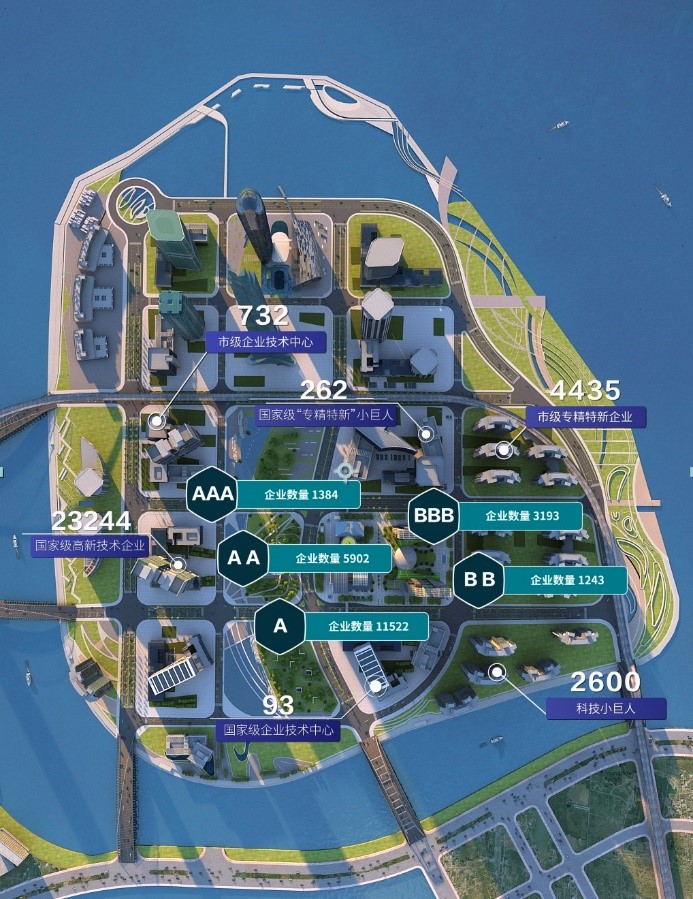Image resolution: width=693 pixels, height=899 pixels.
Task: Click the AAA rating hexagon
Action: point(211,494)
